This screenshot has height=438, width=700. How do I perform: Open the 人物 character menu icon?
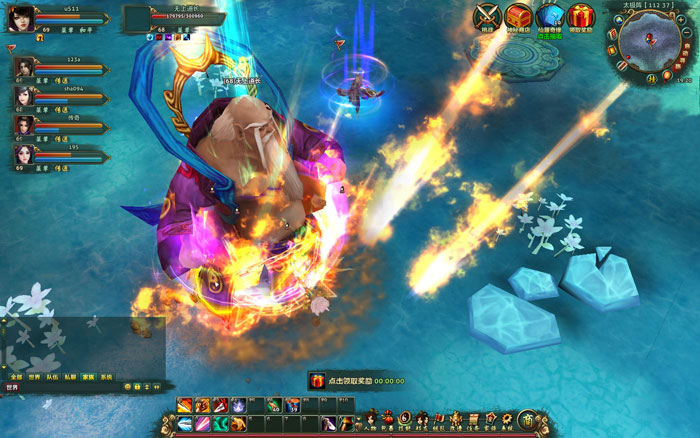click(371, 419)
